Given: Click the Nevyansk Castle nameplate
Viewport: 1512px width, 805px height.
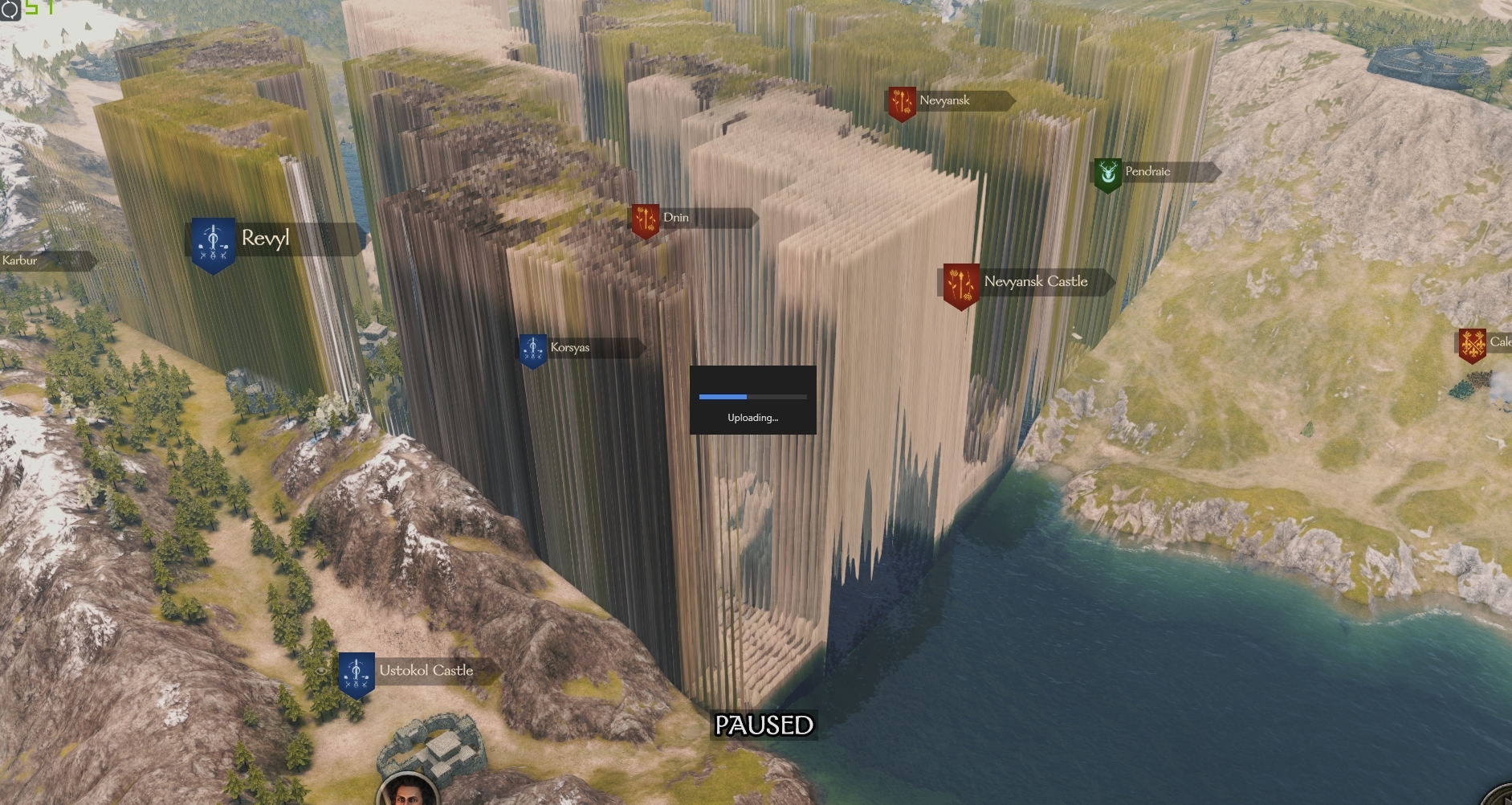Looking at the screenshot, I should (1035, 282).
